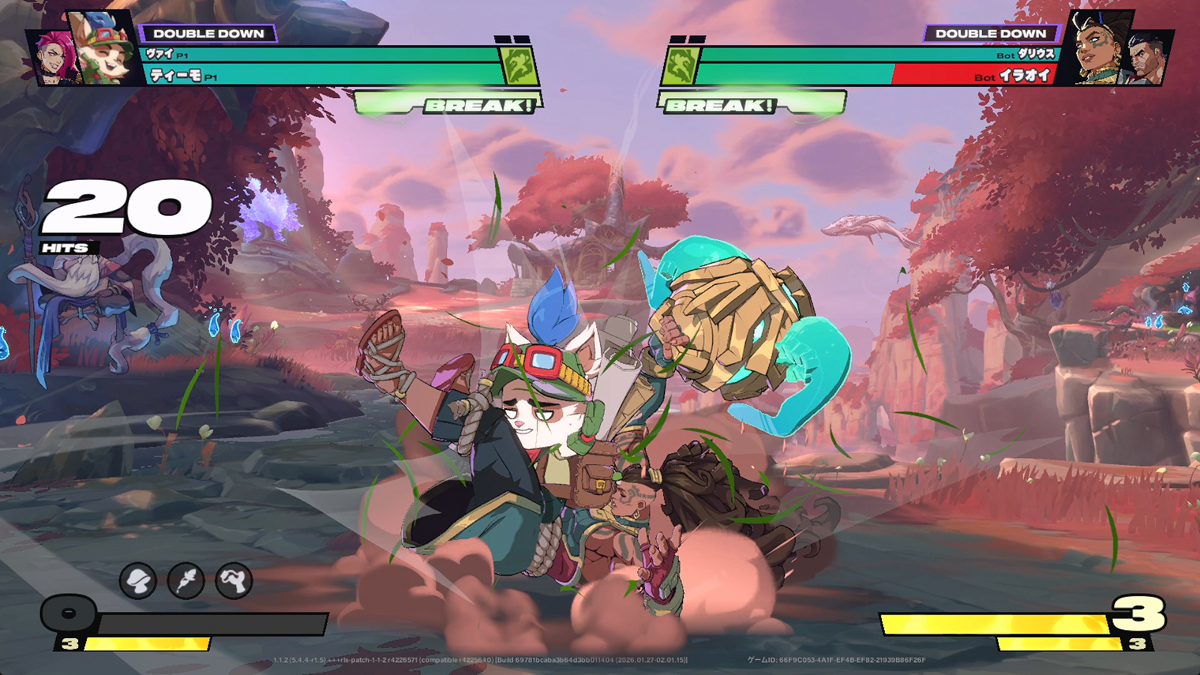This screenshot has width=1200, height=675.
Task: Activate the blow dart ability icon
Action: [186, 579]
